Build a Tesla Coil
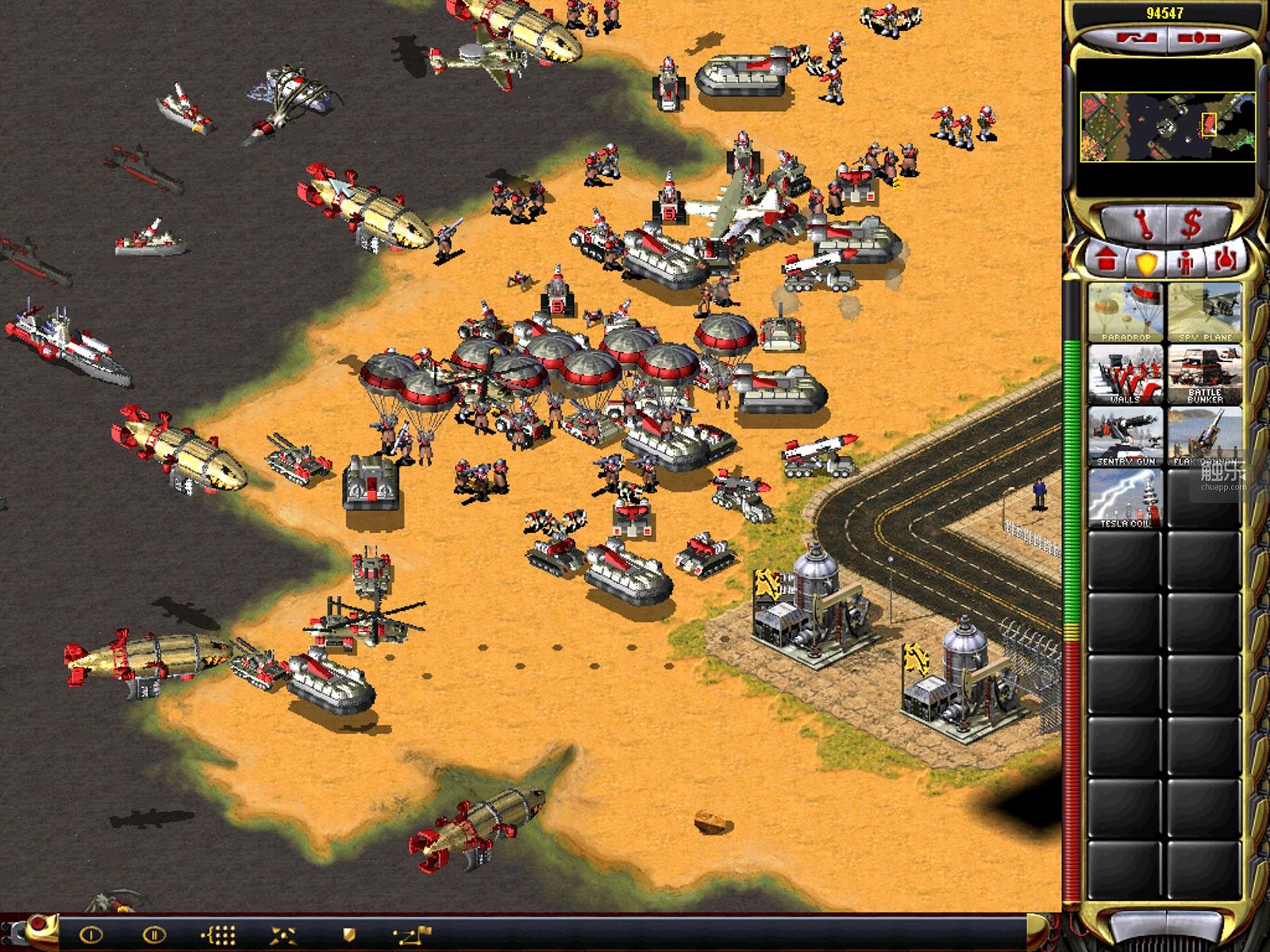This screenshot has width=1270, height=952. 1124,498
